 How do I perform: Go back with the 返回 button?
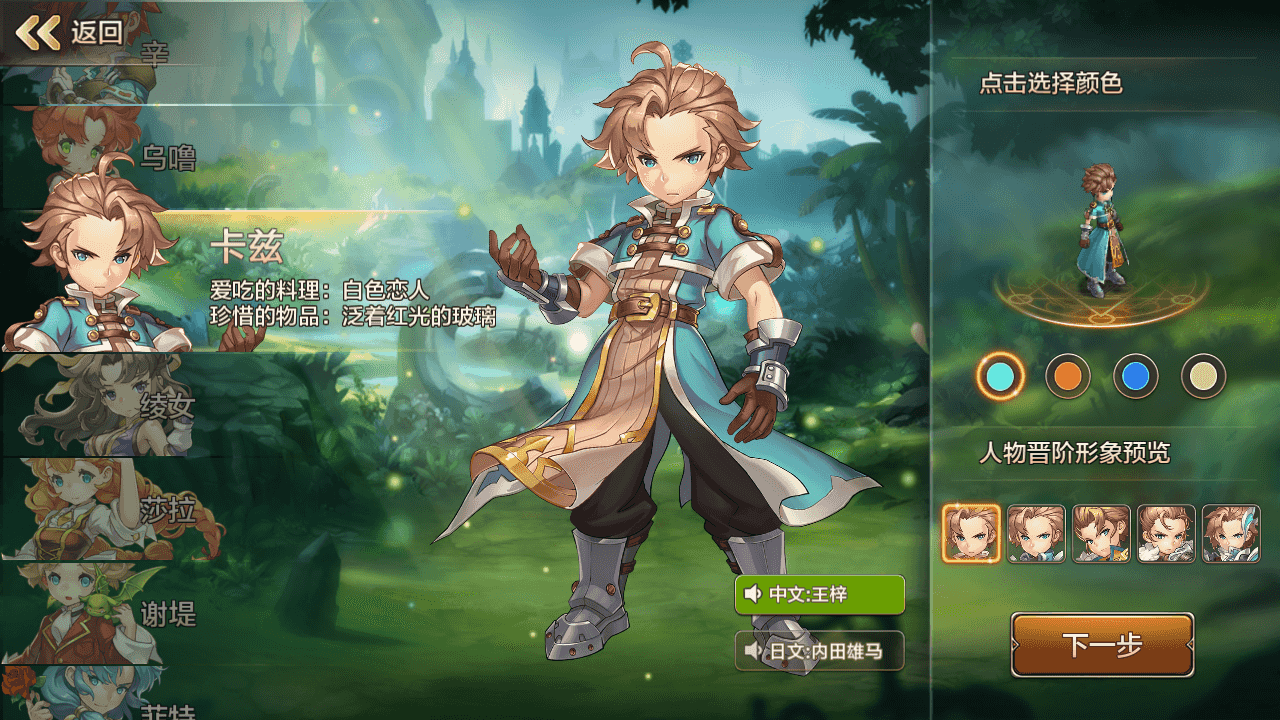click(70, 33)
